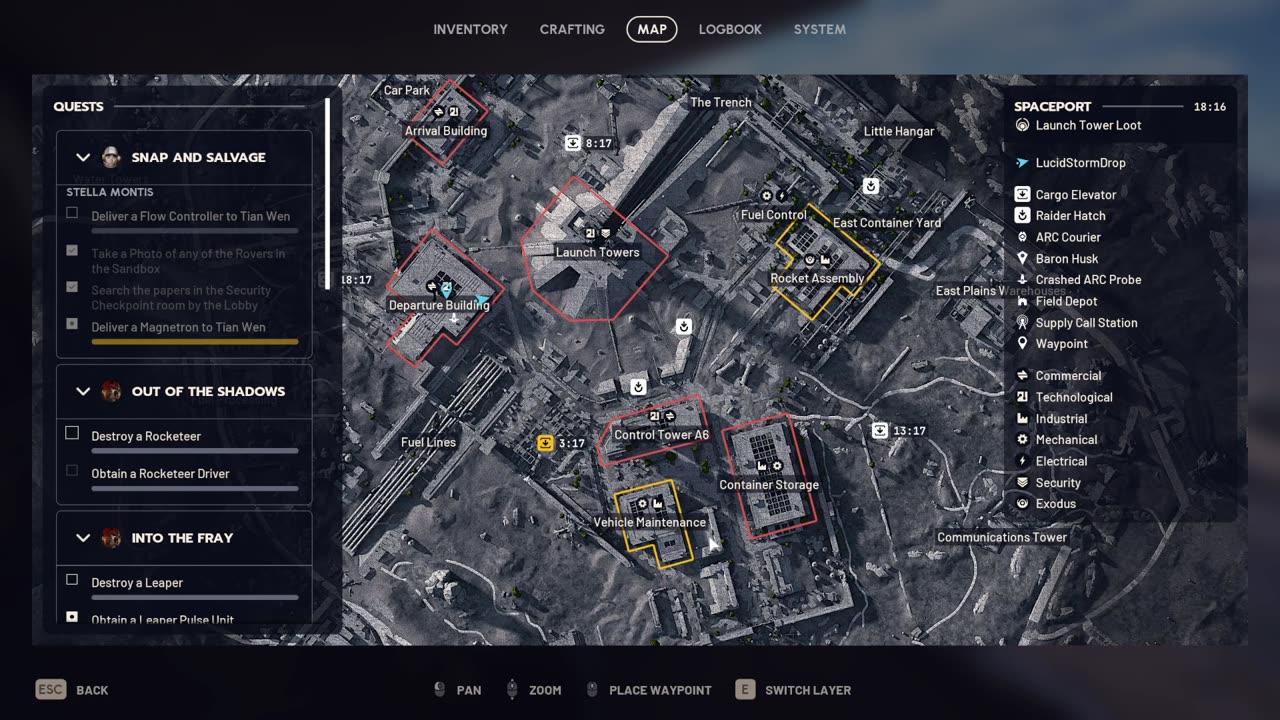Click the yellow Supply Call Station icon showing 3:17
1280x720 pixels.
click(x=546, y=442)
